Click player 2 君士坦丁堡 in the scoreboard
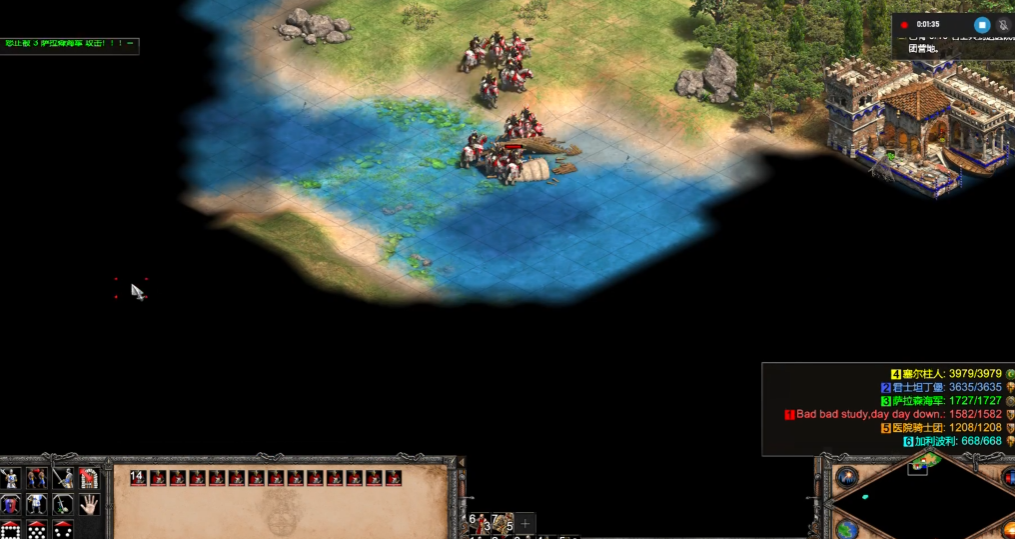 pyautogui.click(x=945, y=387)
